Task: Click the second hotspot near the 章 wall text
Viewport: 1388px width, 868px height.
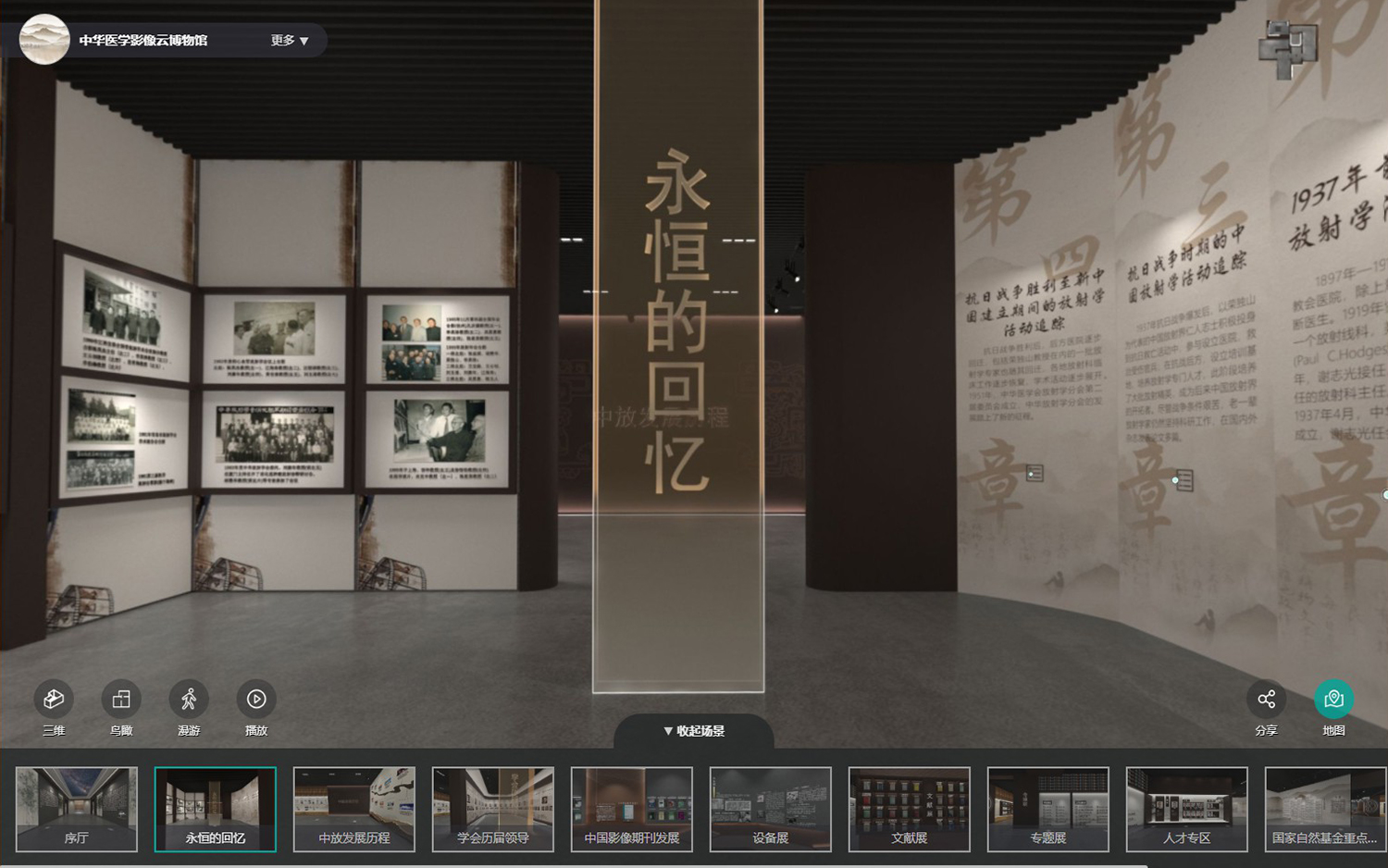Action: point(1177,480)
